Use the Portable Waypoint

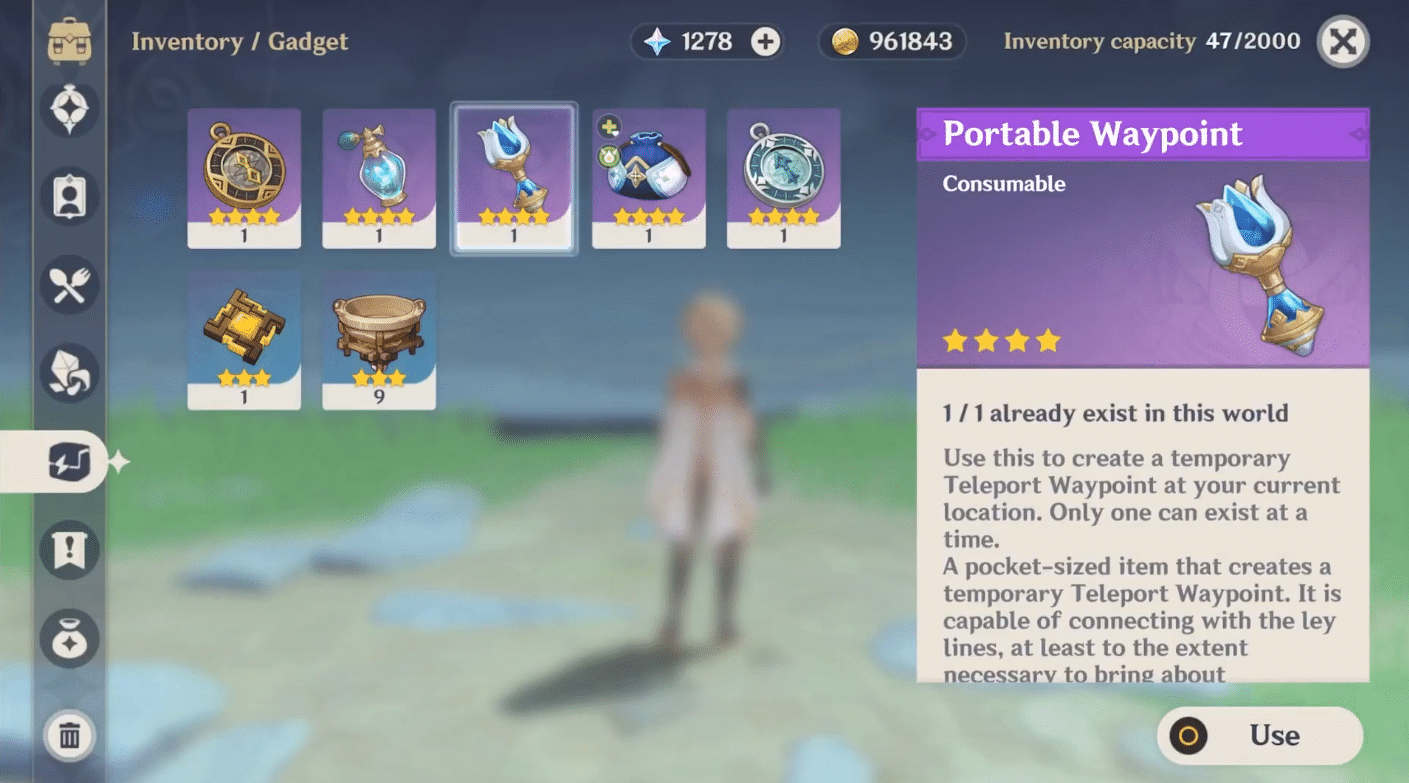pos(1260,736)
